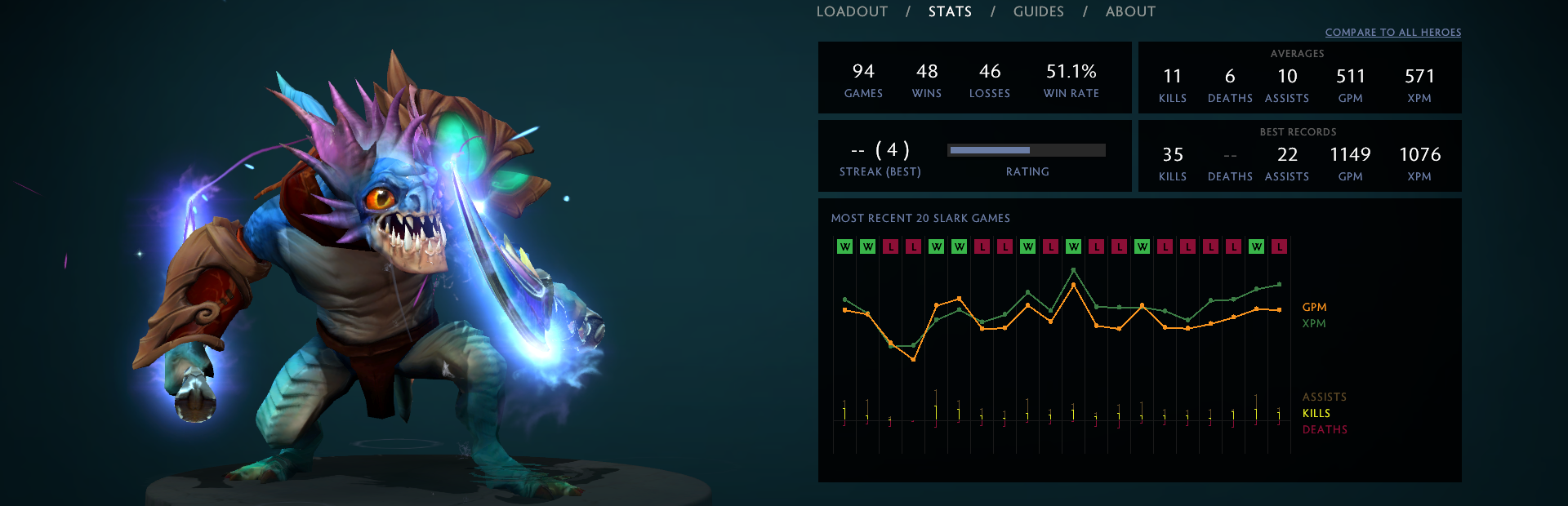Screen dimensions: 1568x506
Task: Switch to the Loadout tab
Action: [x=852, y=11]
